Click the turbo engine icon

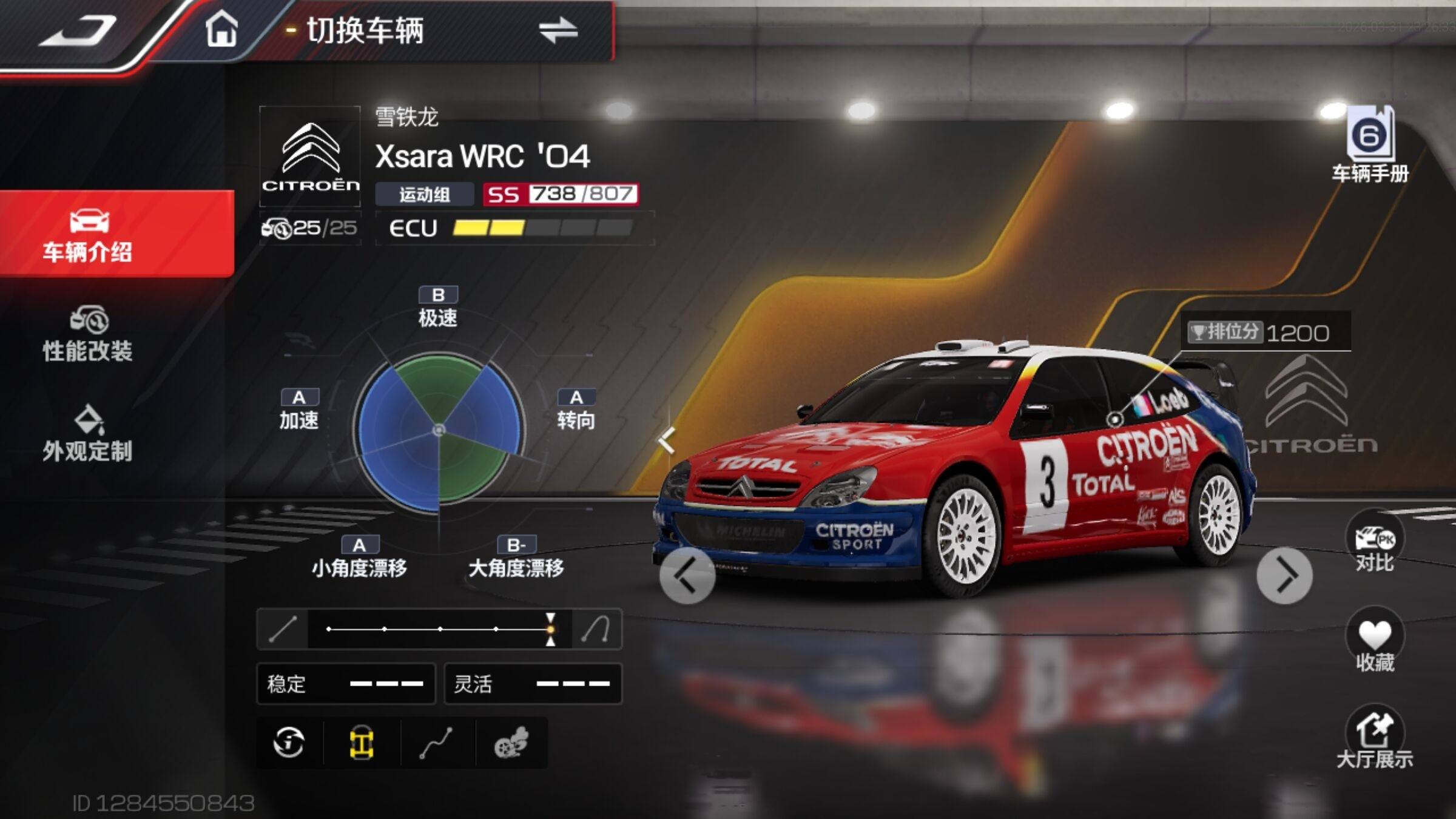tap(511, 743)
